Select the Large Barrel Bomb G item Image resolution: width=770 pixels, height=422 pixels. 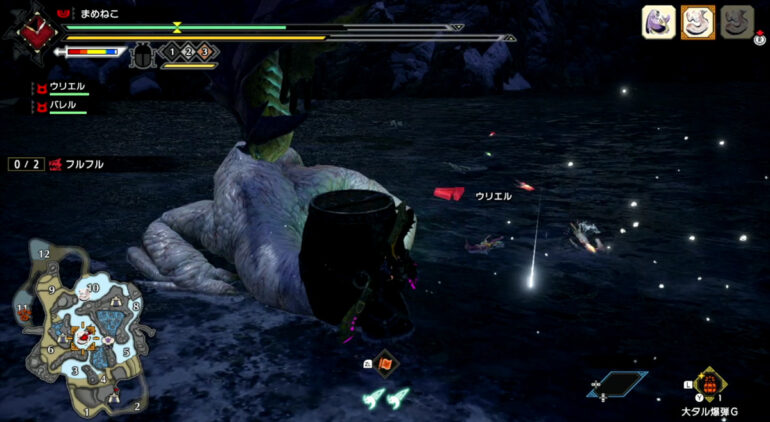(x=708, y=385)
